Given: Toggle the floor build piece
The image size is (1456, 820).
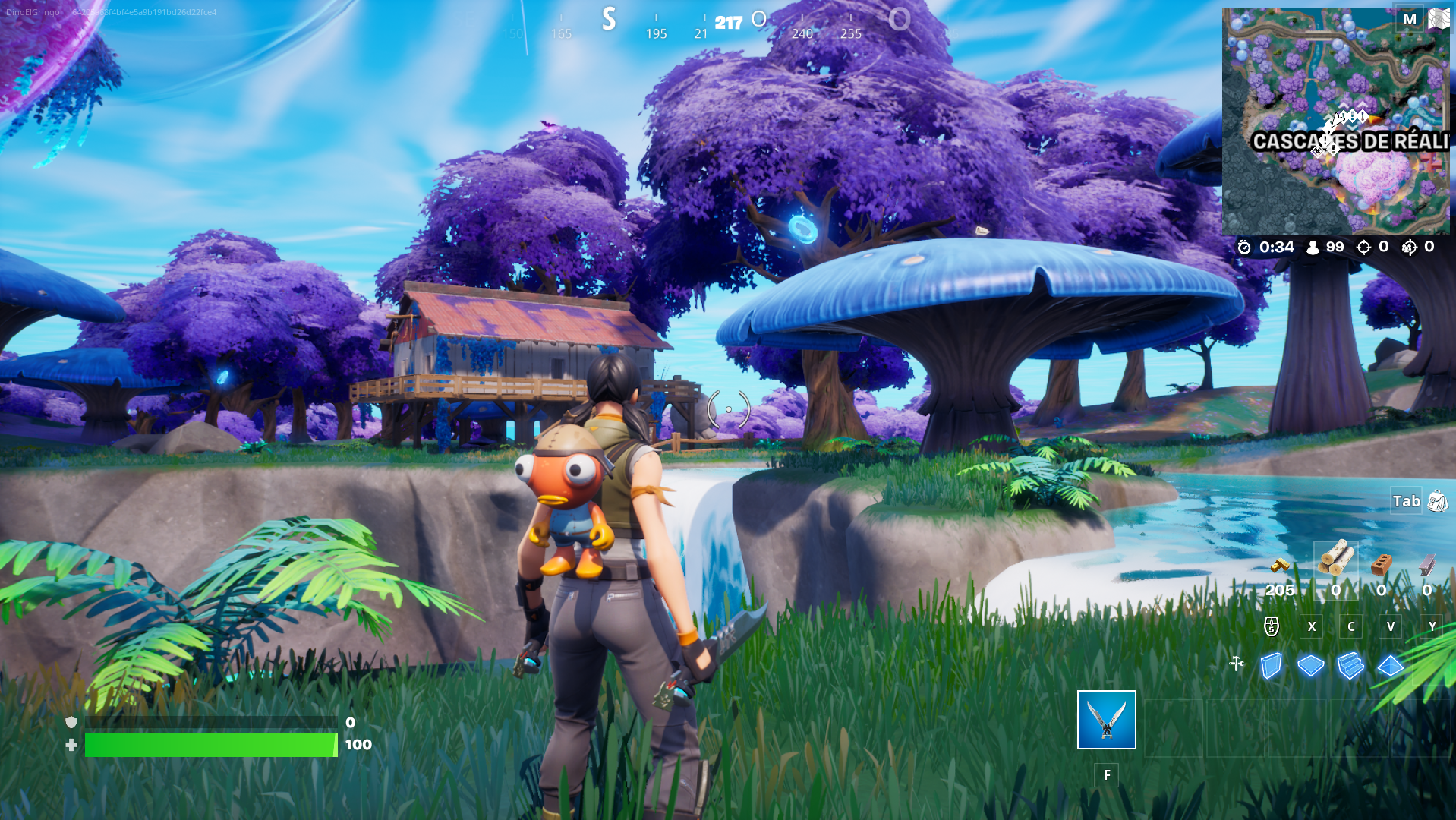Looking at the screenshot, I should [1310, 664].
